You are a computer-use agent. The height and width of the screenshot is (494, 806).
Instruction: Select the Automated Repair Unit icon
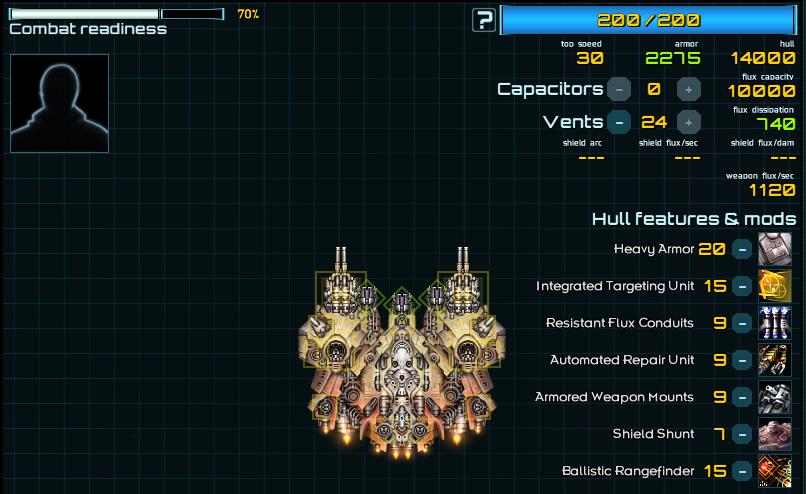pyautogui.click(x=775, y=360)
